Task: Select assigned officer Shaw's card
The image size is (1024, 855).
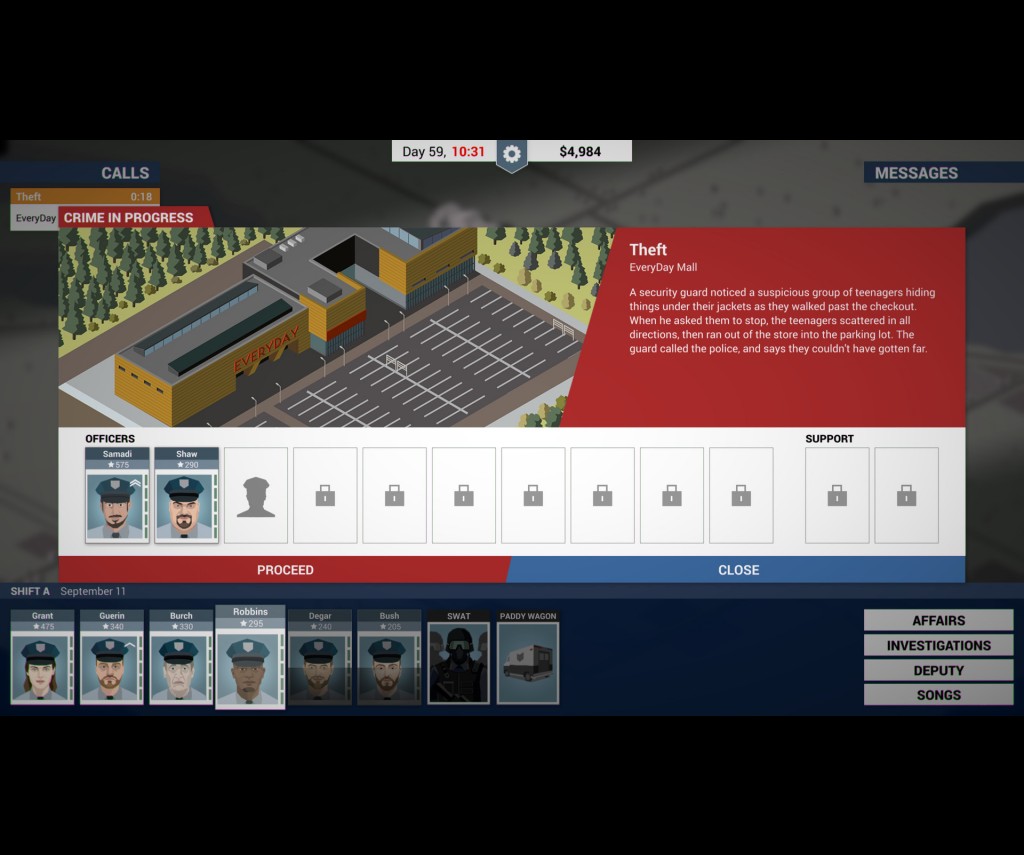Action: pos(186,495)
